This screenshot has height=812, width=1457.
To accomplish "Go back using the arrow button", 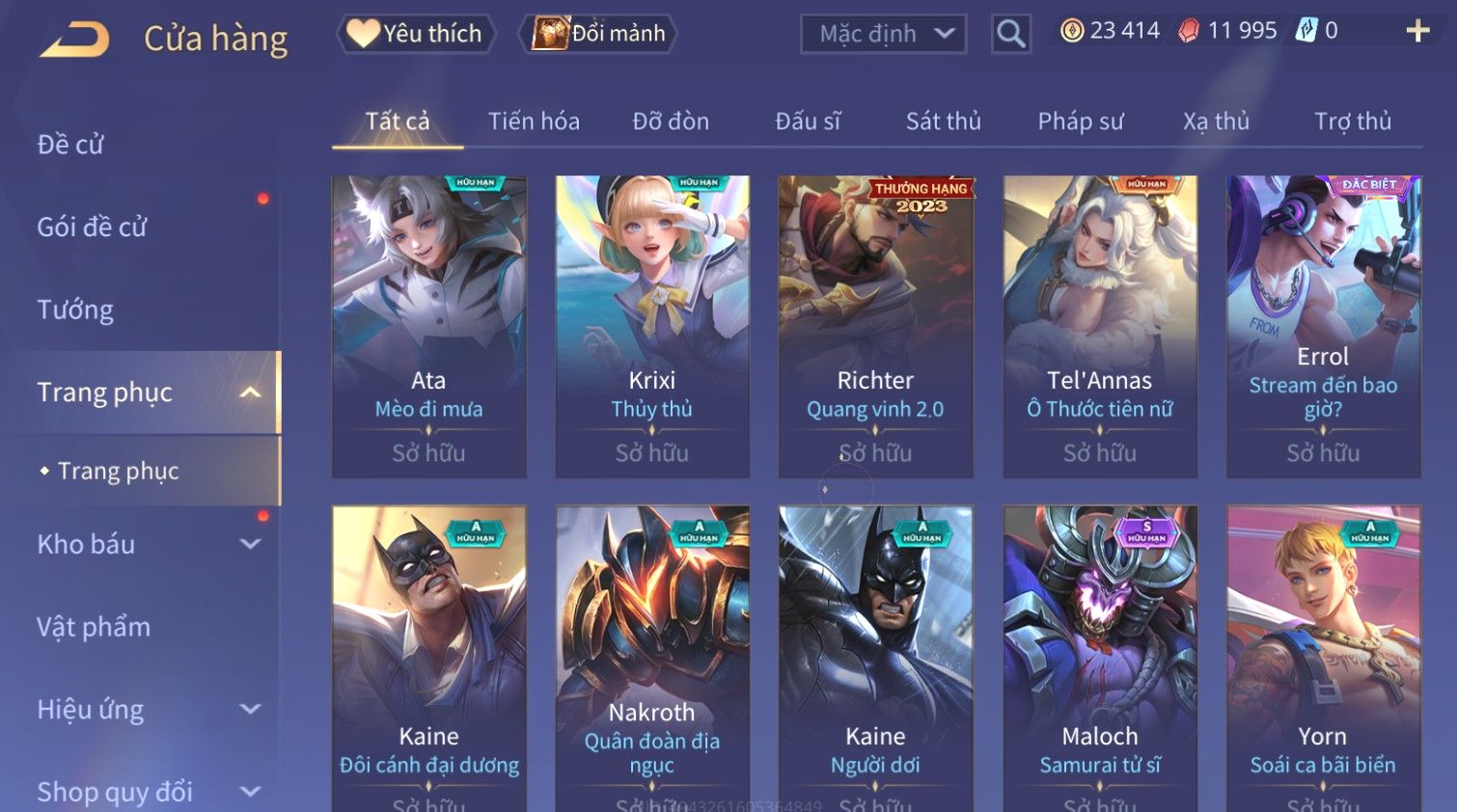I will pyautogui.click(x=75, y=39).
